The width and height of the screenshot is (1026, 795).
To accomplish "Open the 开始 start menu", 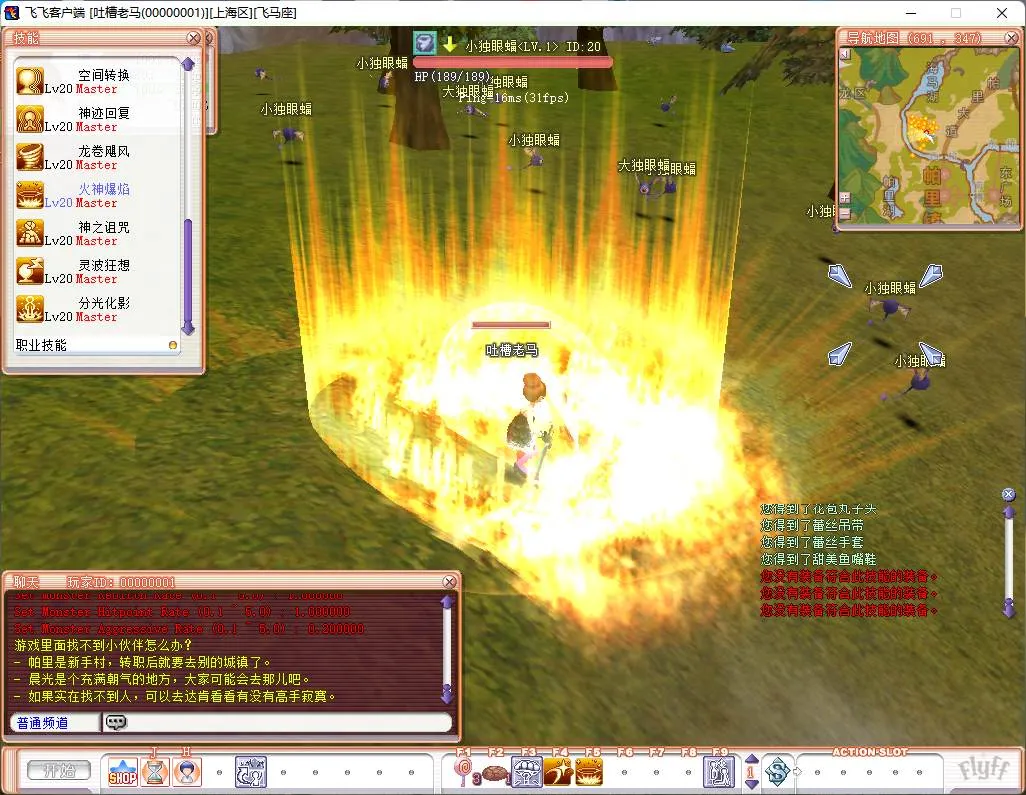I will tap(58, 771).
